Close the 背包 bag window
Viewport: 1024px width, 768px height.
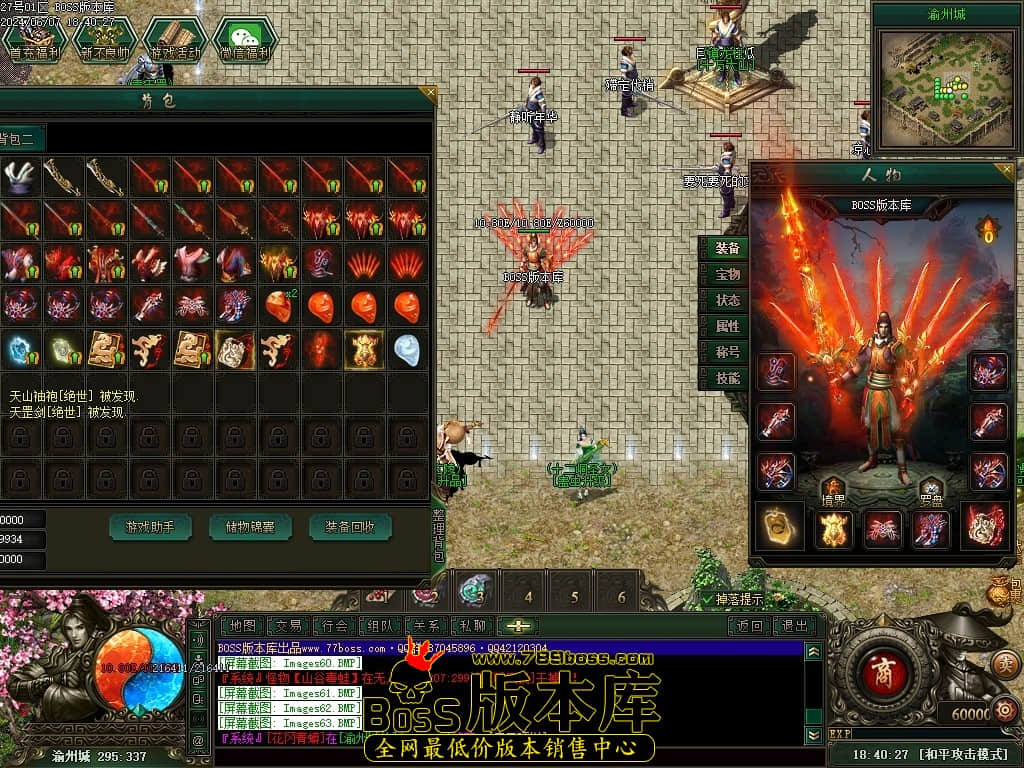tap(429, 95)
